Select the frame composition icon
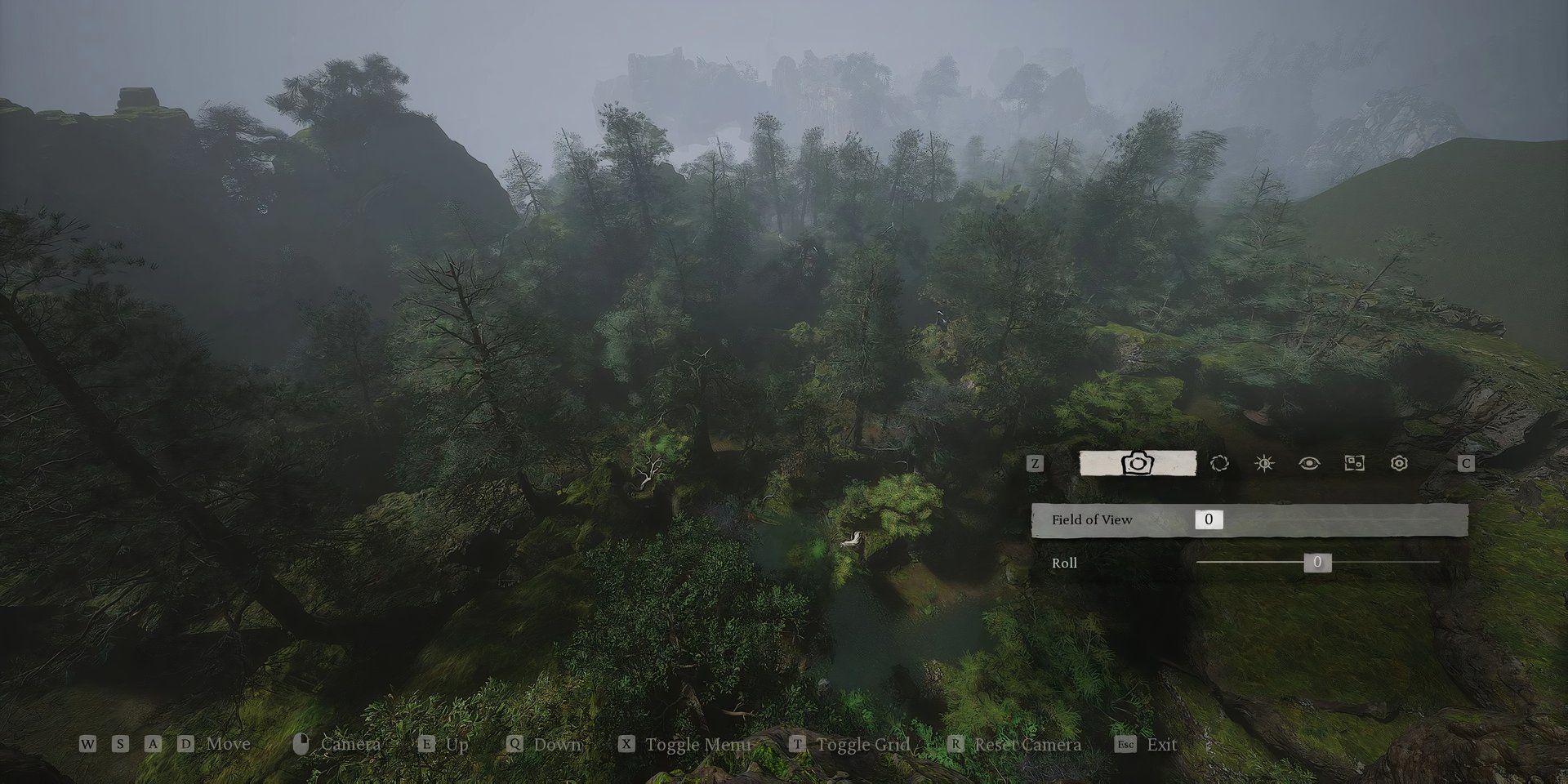This screenshot has width=1568, height=784. pos(1354,463)
